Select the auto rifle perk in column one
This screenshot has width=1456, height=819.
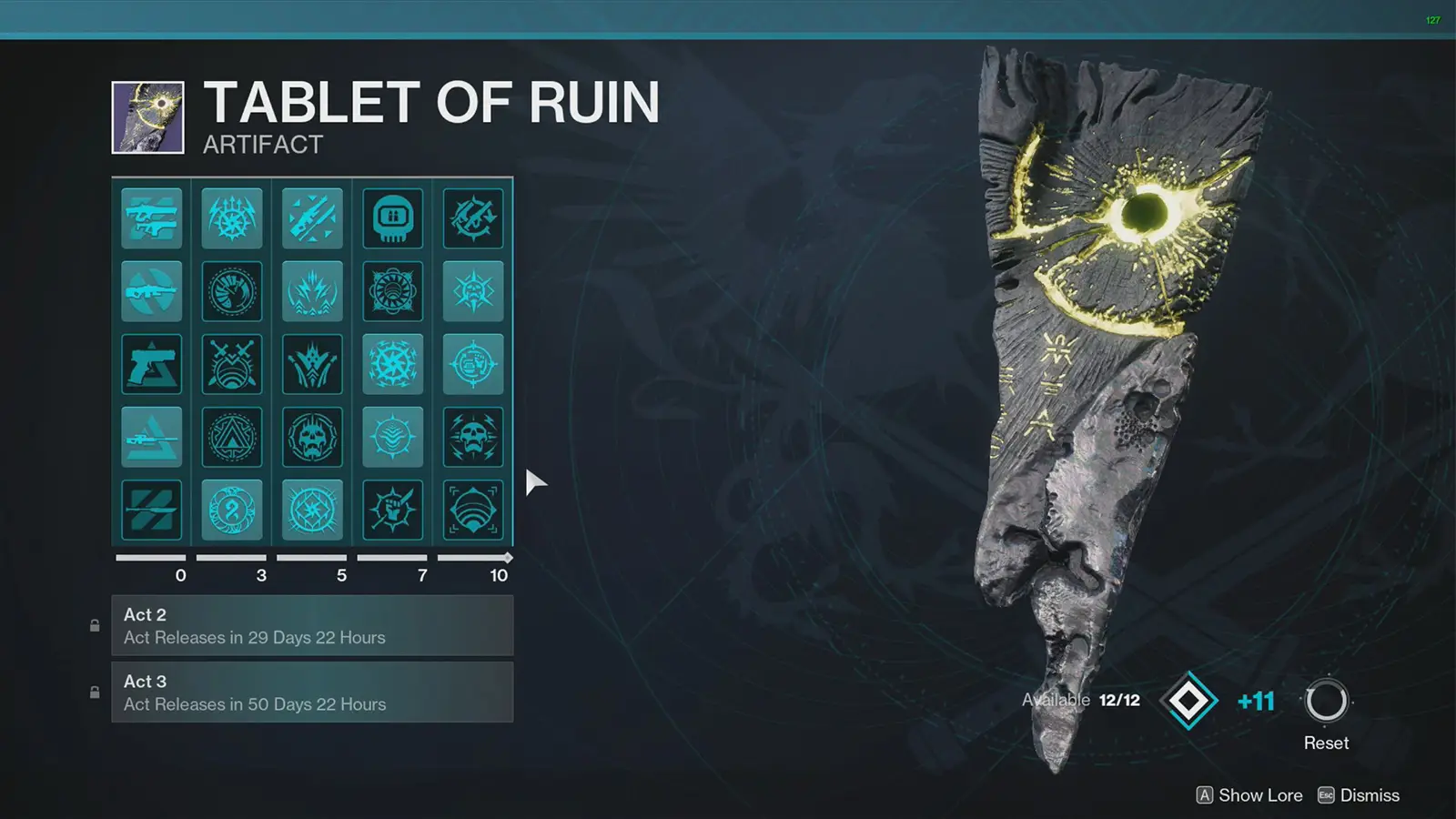[151, 291]
